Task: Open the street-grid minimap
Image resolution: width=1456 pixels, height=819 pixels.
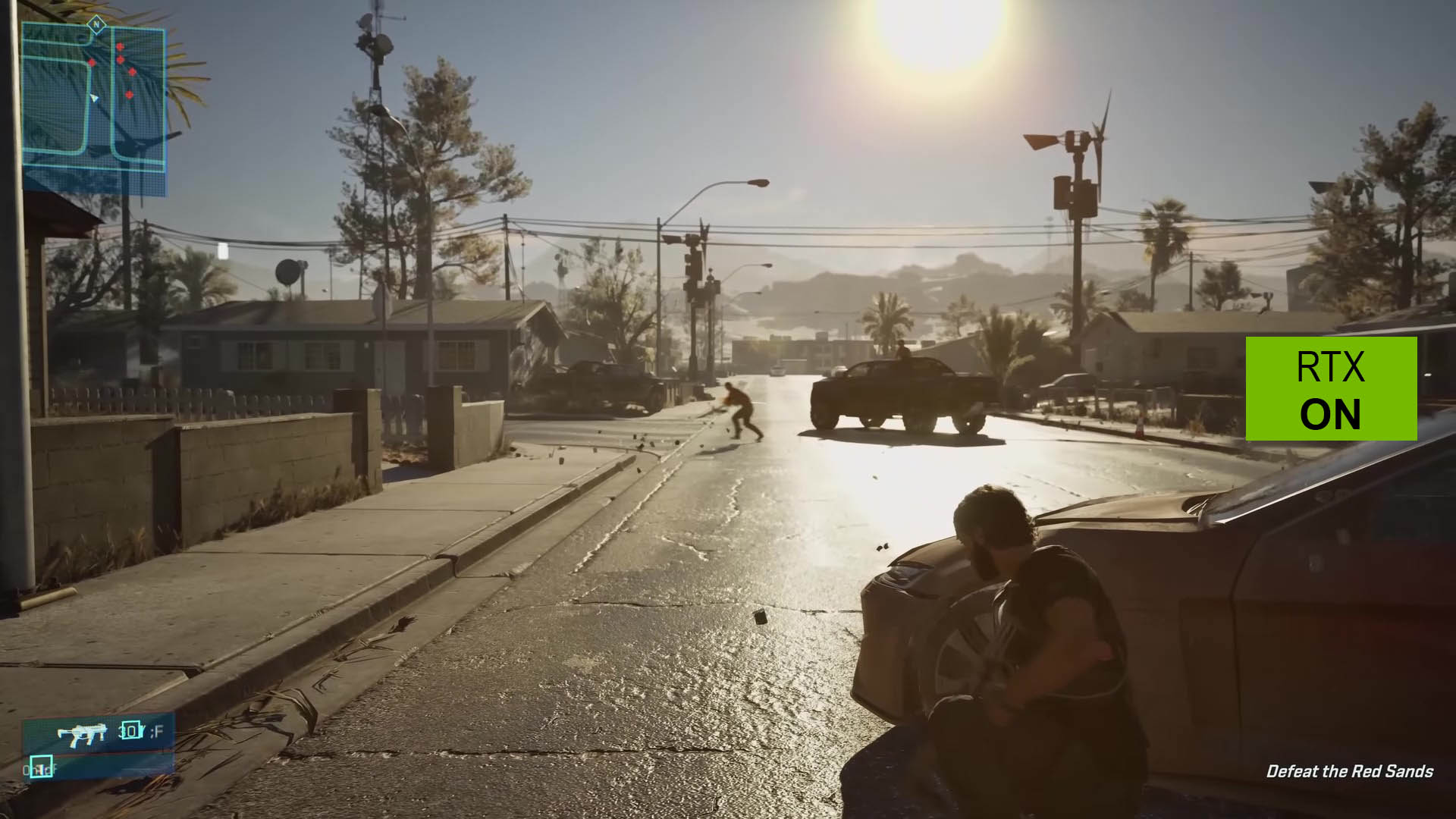Action: [93, 110]
